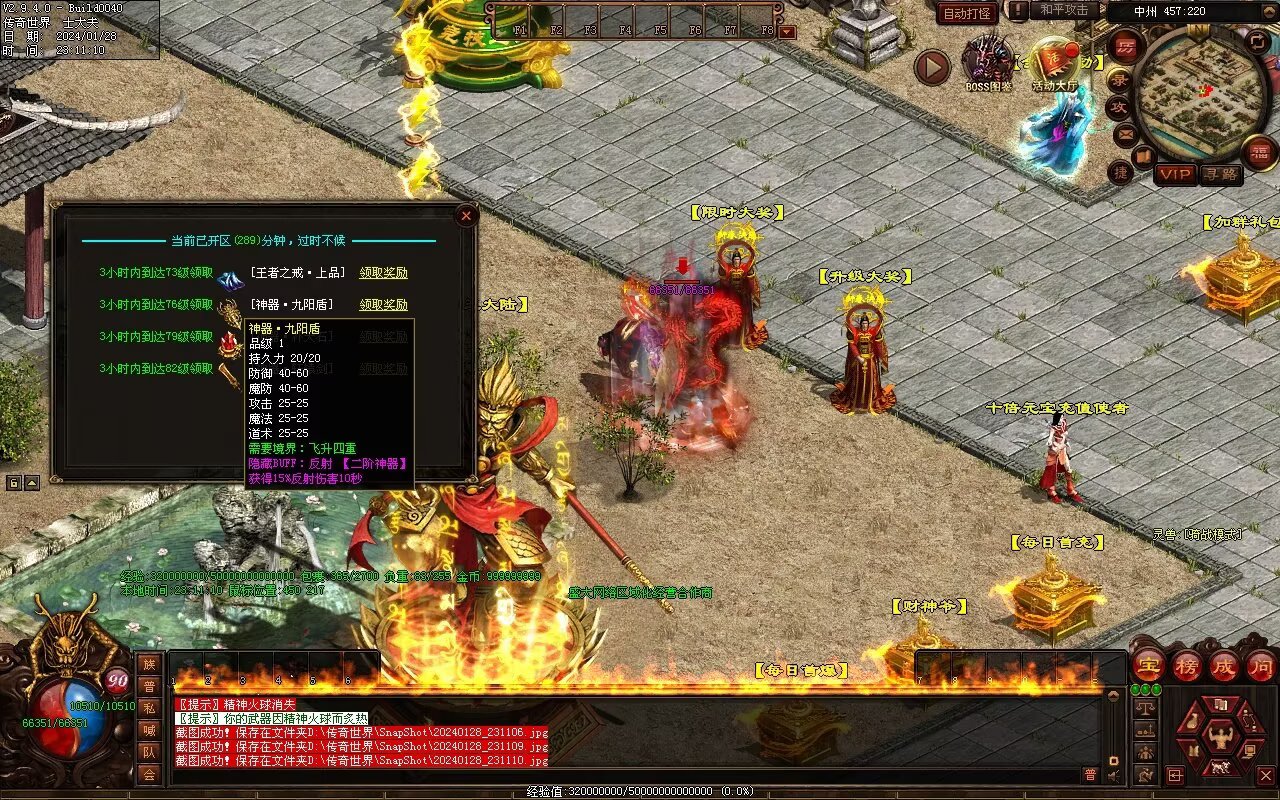
Task: Open the 宝 treasure shop button
Action: click(x=1148, y=665)
